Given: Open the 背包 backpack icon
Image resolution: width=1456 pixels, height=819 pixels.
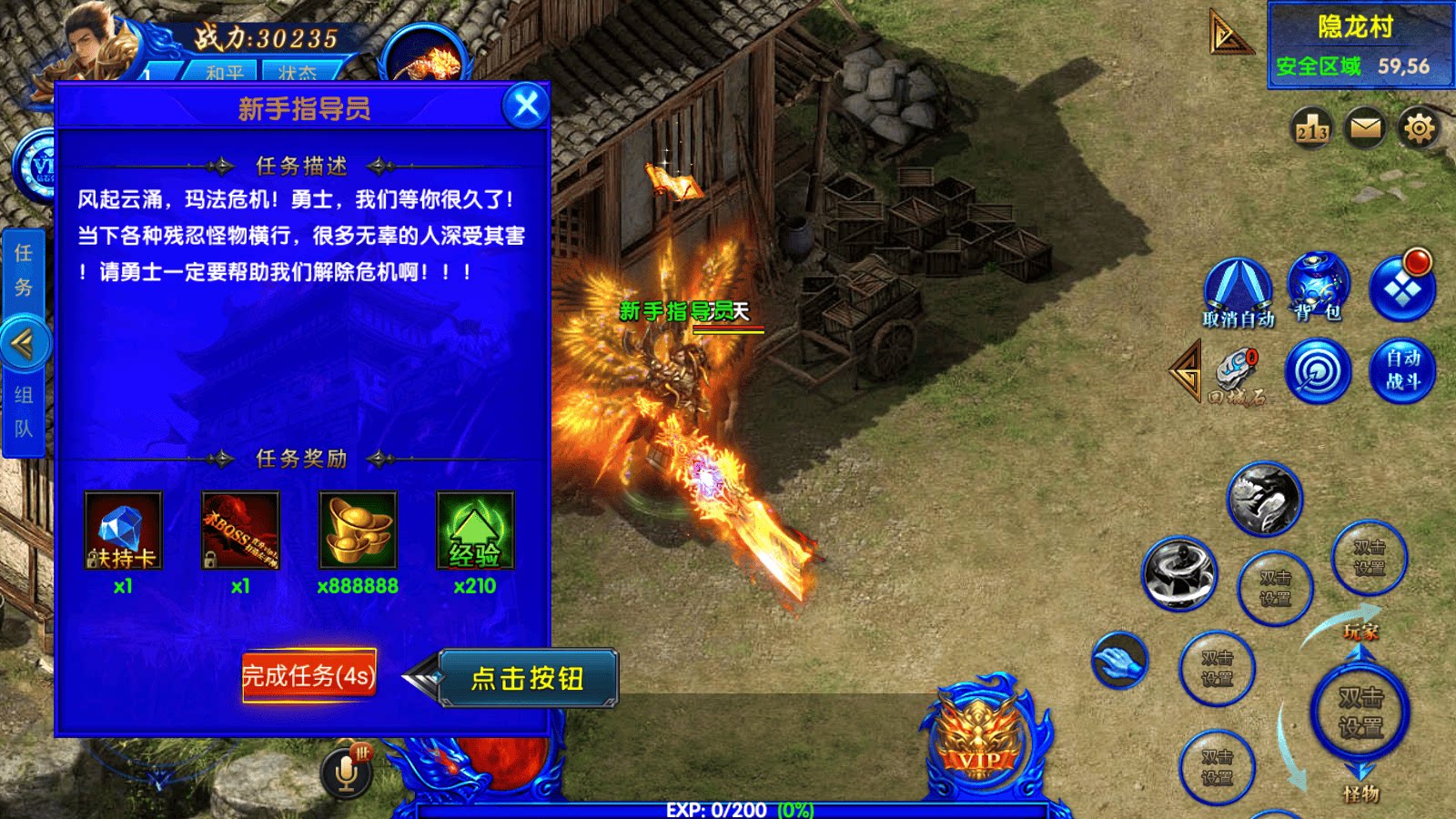Looking at the screenshot, I should (1317, 287).
